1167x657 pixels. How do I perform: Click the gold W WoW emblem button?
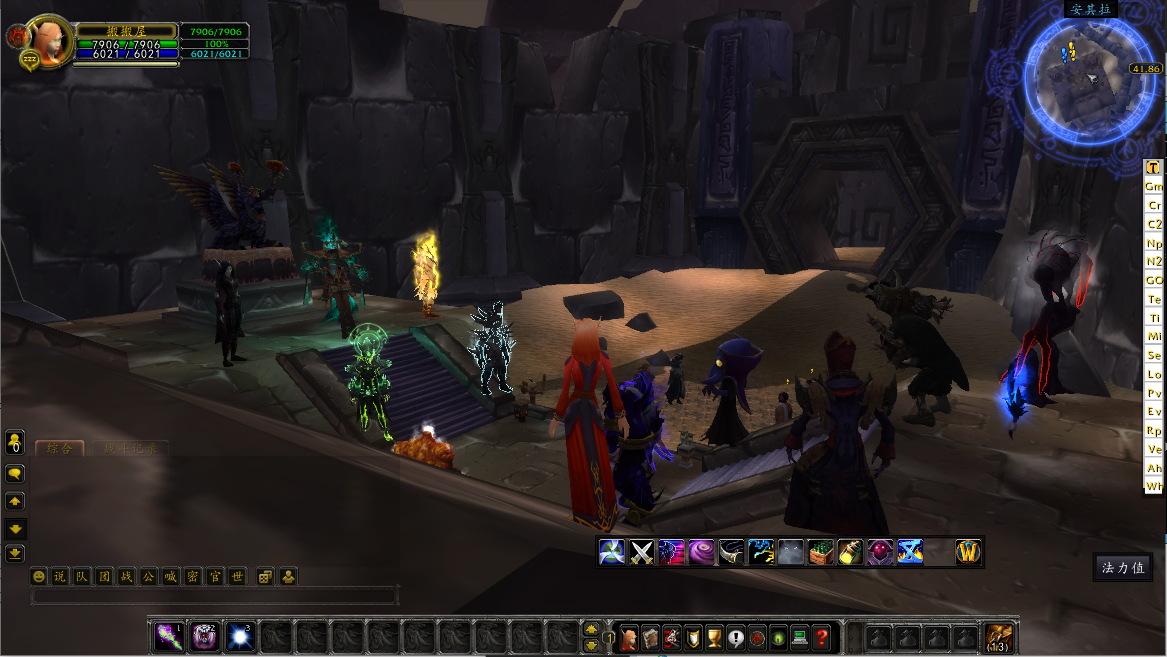coord(968,552)
